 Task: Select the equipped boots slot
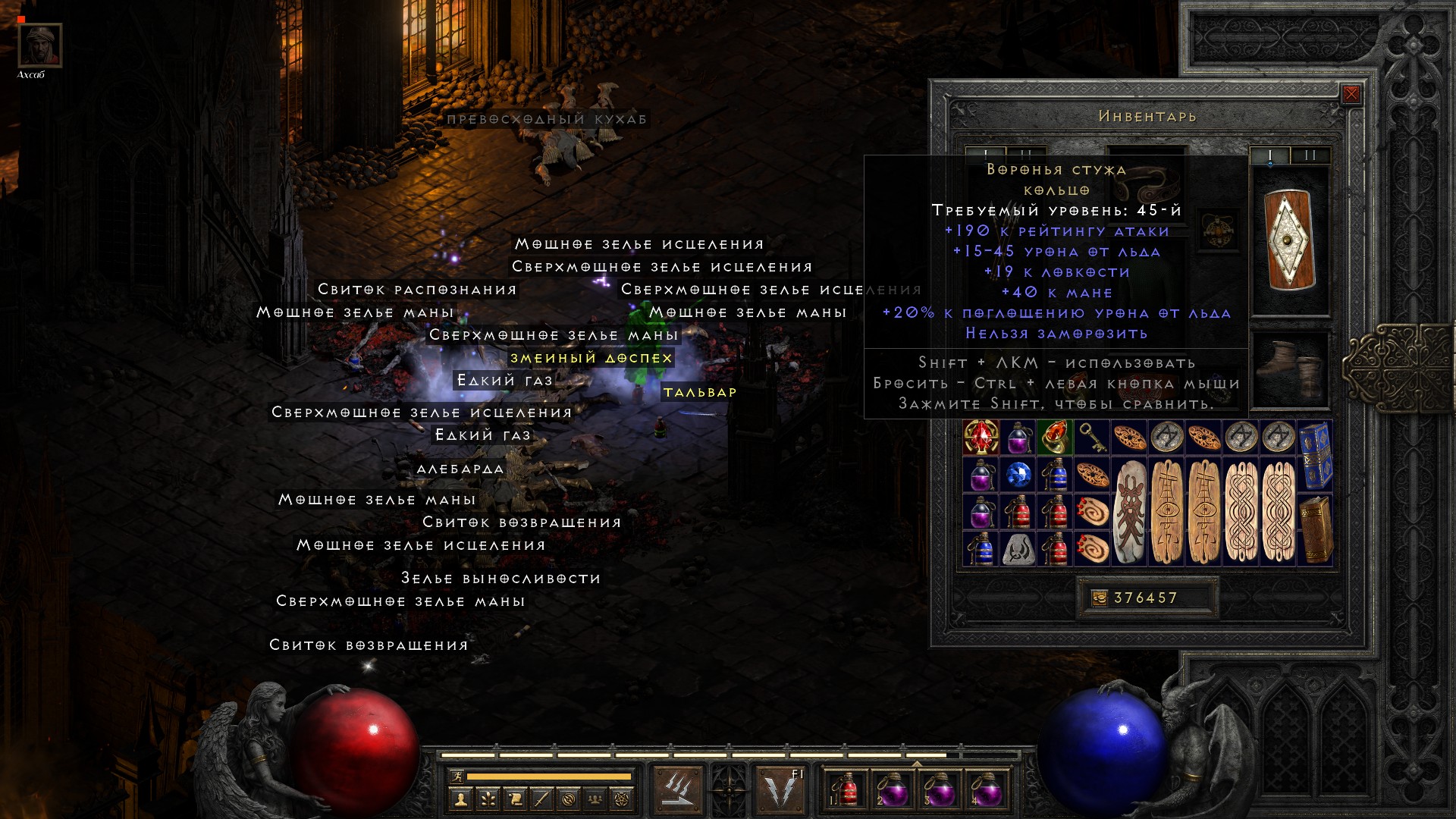1290,369
